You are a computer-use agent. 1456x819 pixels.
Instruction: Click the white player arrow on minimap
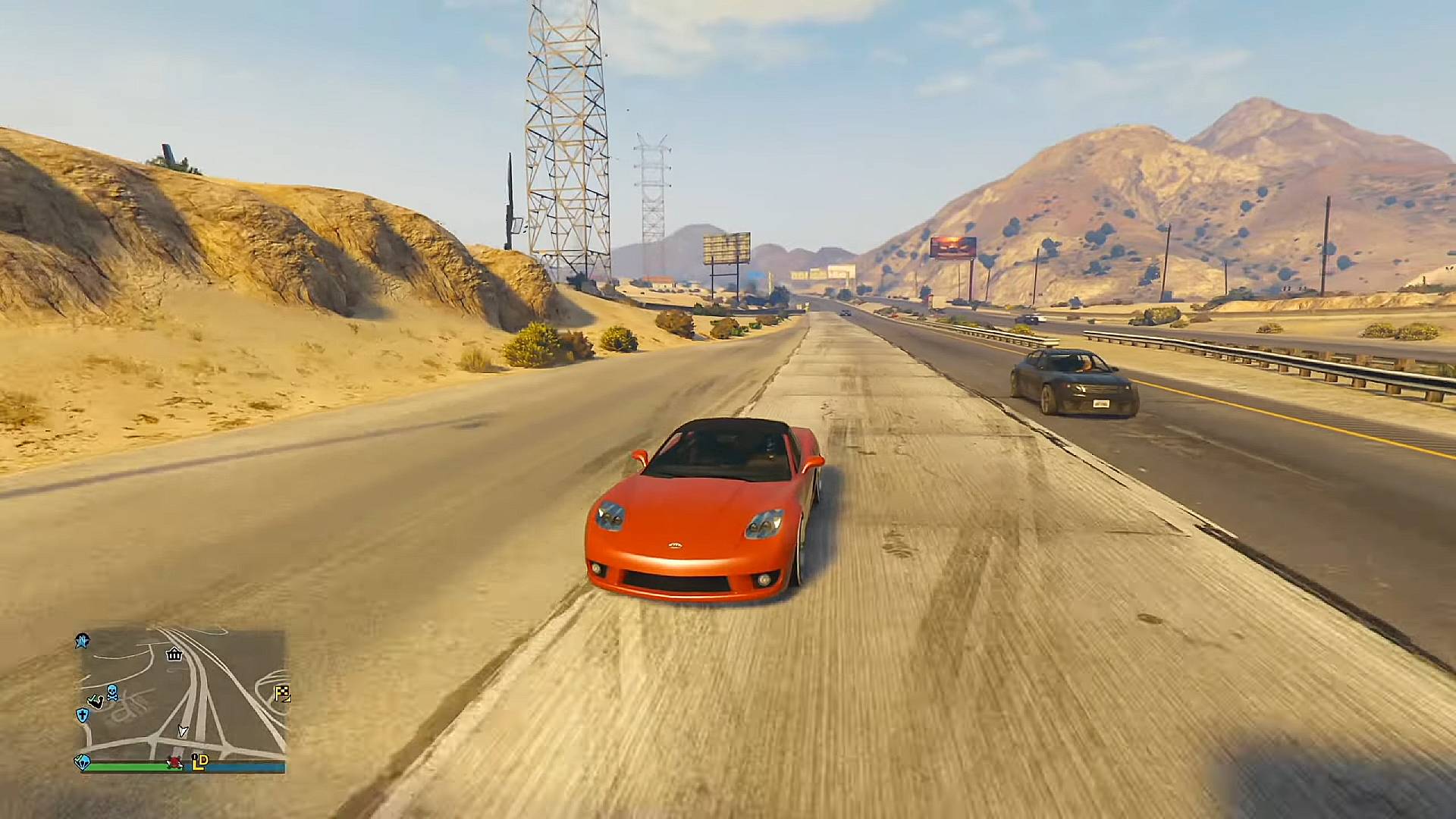coord(182,731)
